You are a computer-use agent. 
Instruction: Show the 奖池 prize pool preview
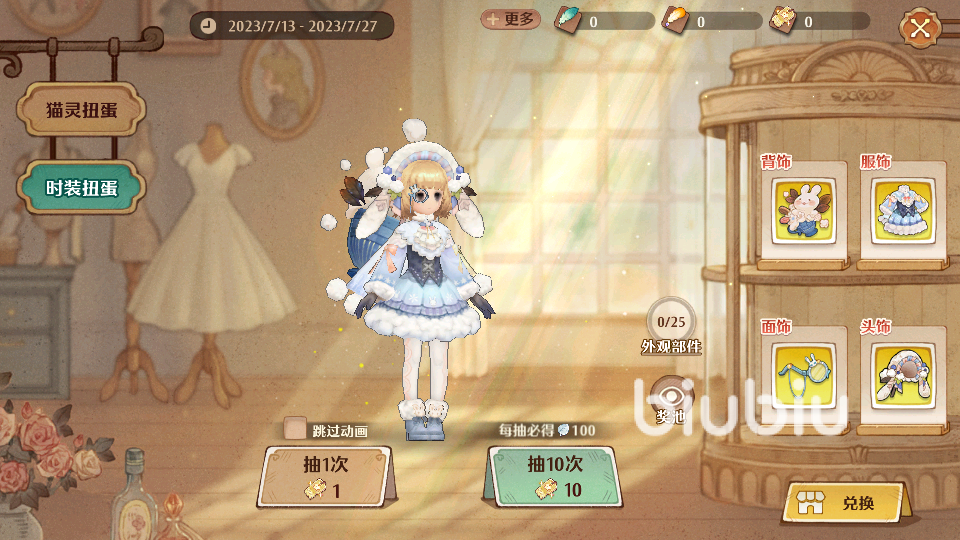[670, 400]
